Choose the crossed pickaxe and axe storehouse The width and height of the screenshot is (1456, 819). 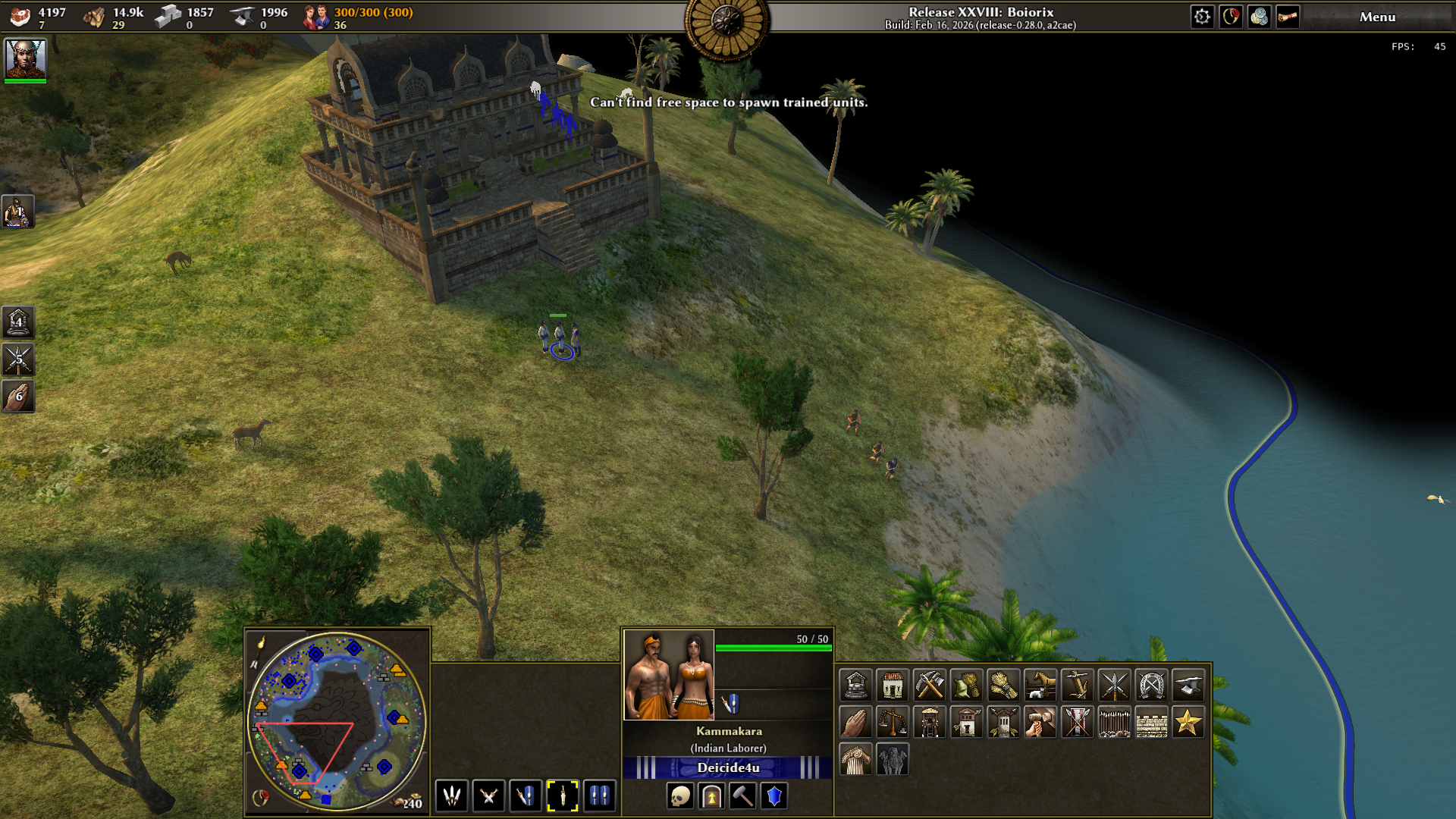(x=930, y=686)
